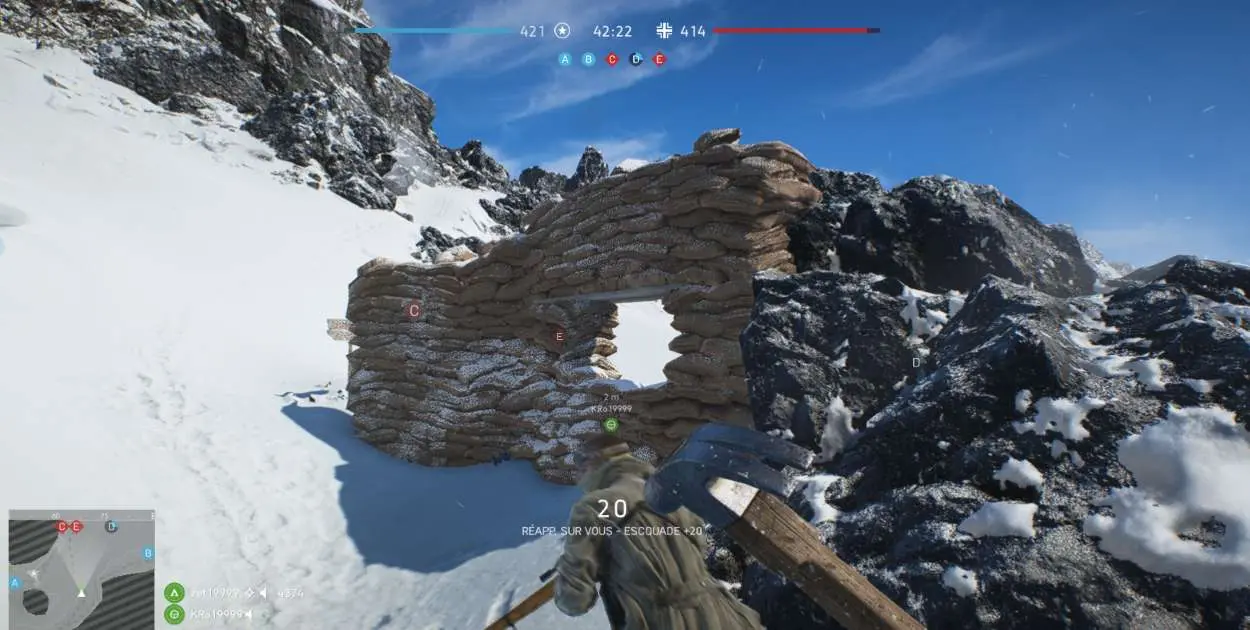Click the blue A marker on the minimap
Viewport: 1250px width, 630px height.
(15, 582)
